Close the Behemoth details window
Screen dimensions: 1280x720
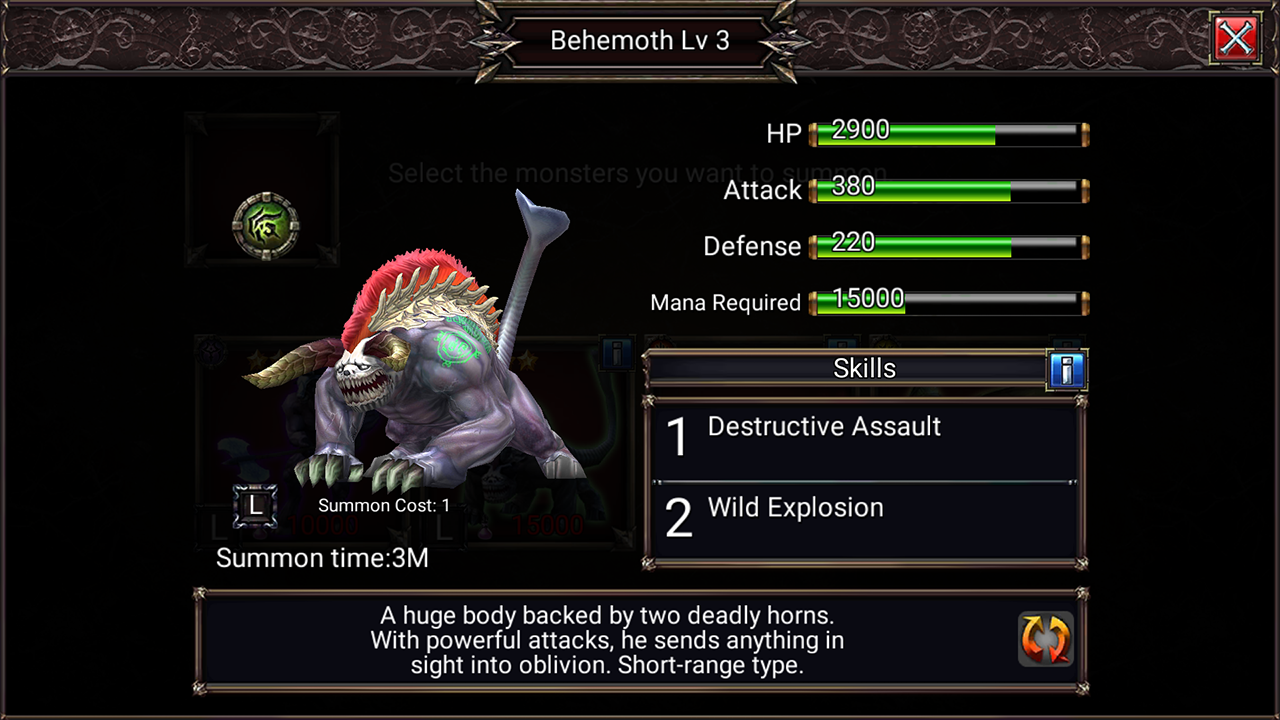[x=1236, y=39]
